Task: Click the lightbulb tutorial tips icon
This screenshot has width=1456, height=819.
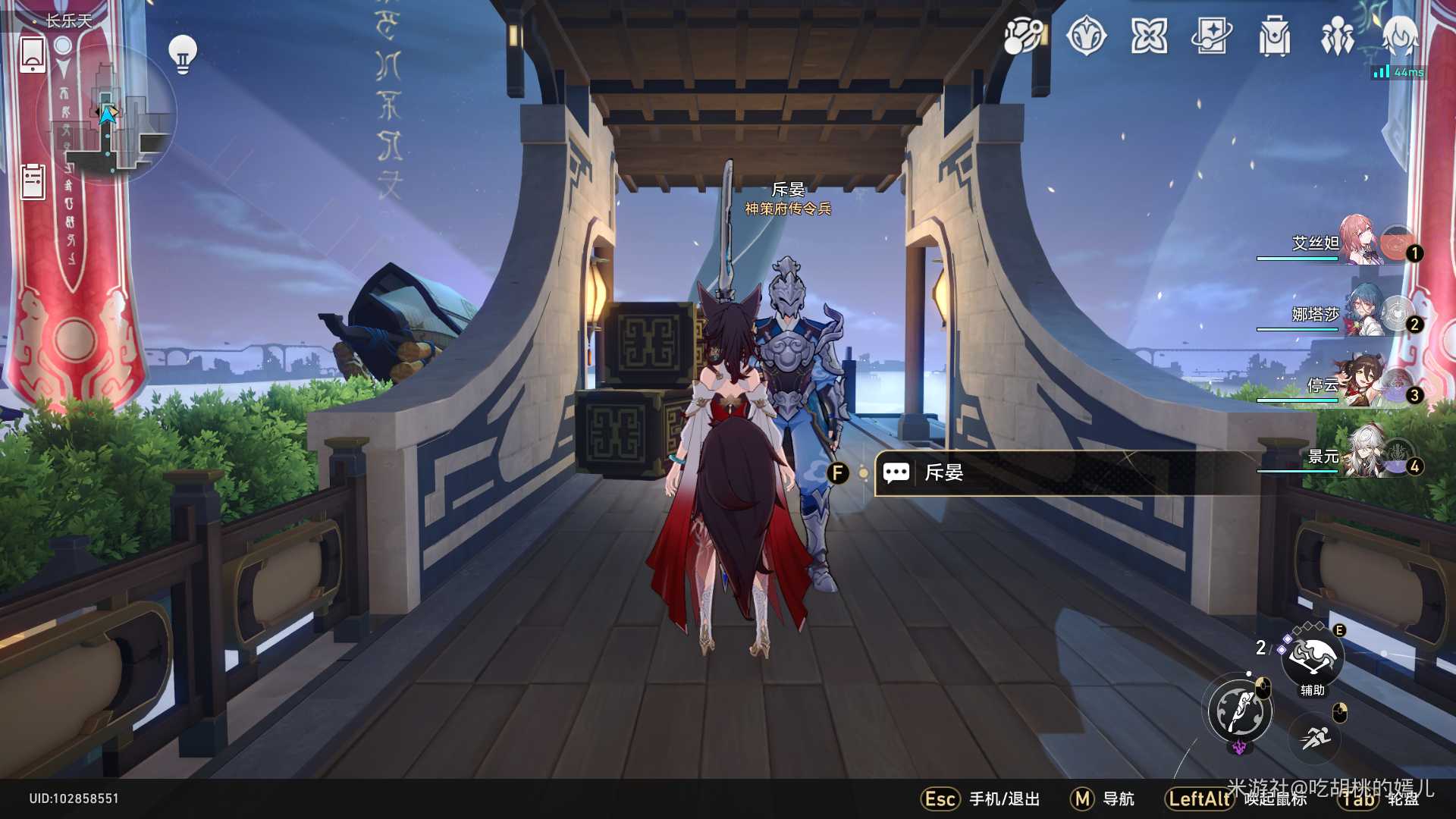Action: coord(182,53)
